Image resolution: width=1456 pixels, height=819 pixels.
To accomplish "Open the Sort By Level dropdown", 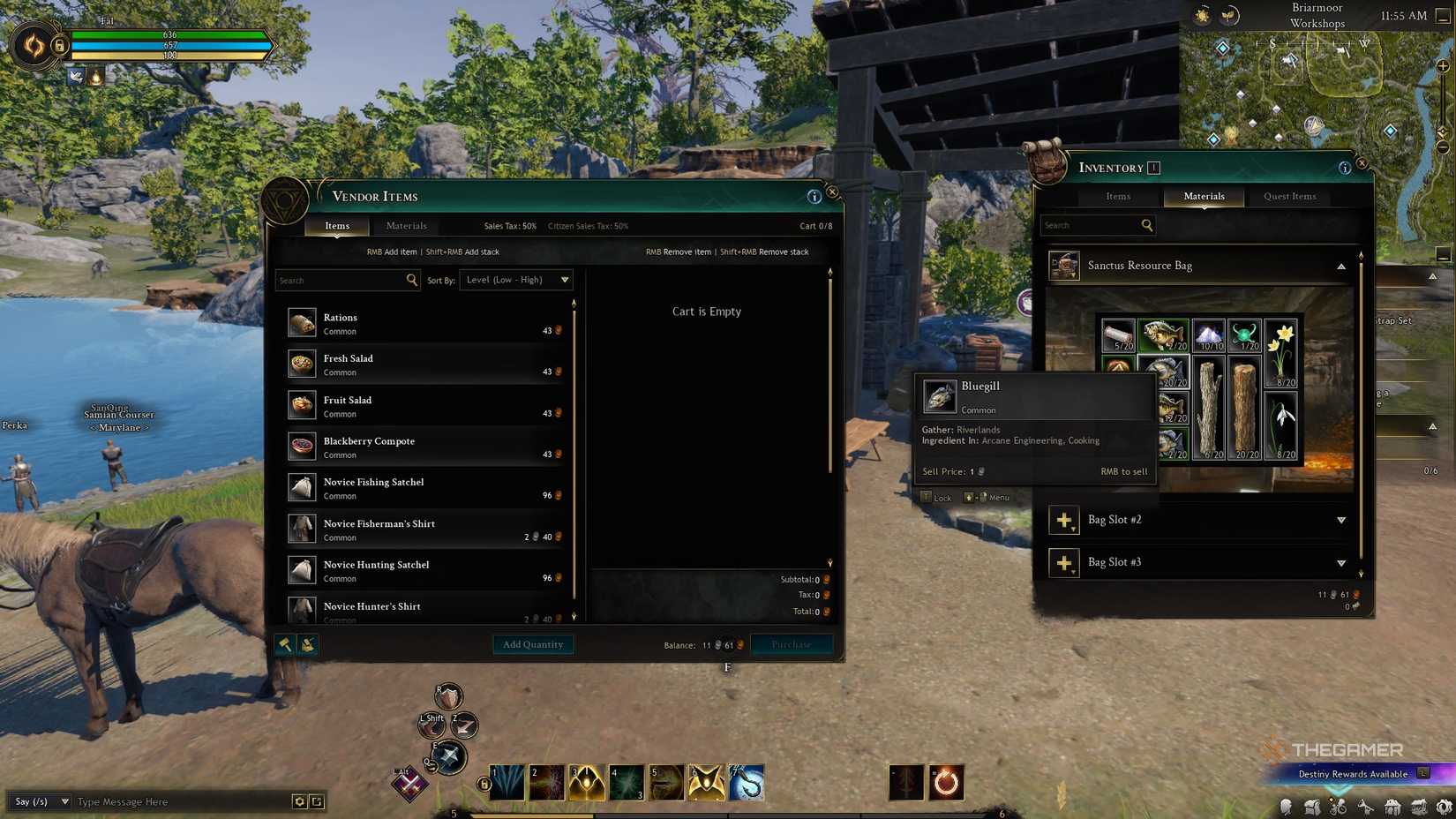I will (516, 280).
